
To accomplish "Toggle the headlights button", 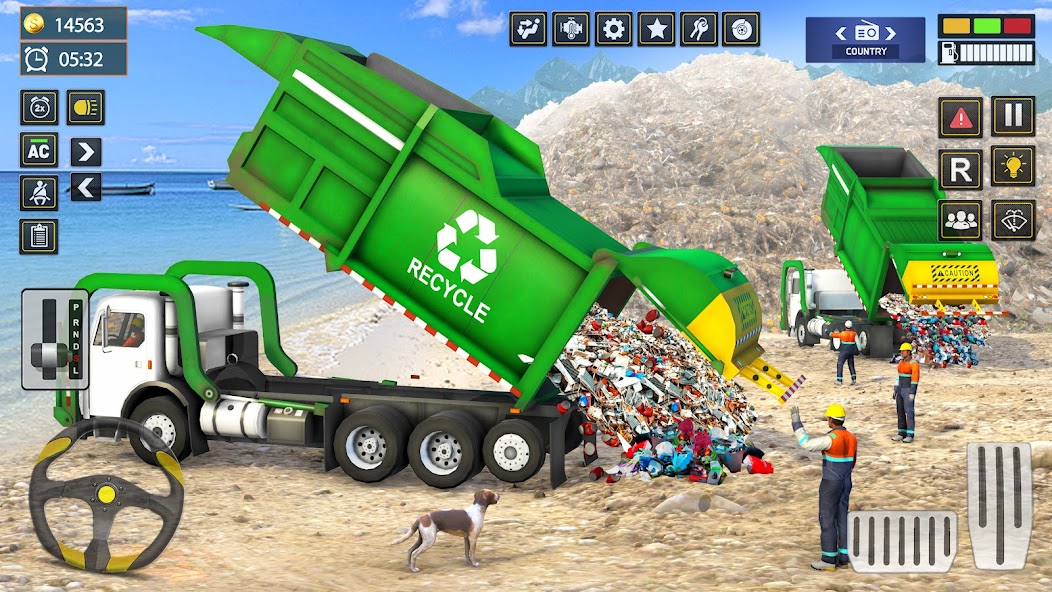I will coord(85,107).
